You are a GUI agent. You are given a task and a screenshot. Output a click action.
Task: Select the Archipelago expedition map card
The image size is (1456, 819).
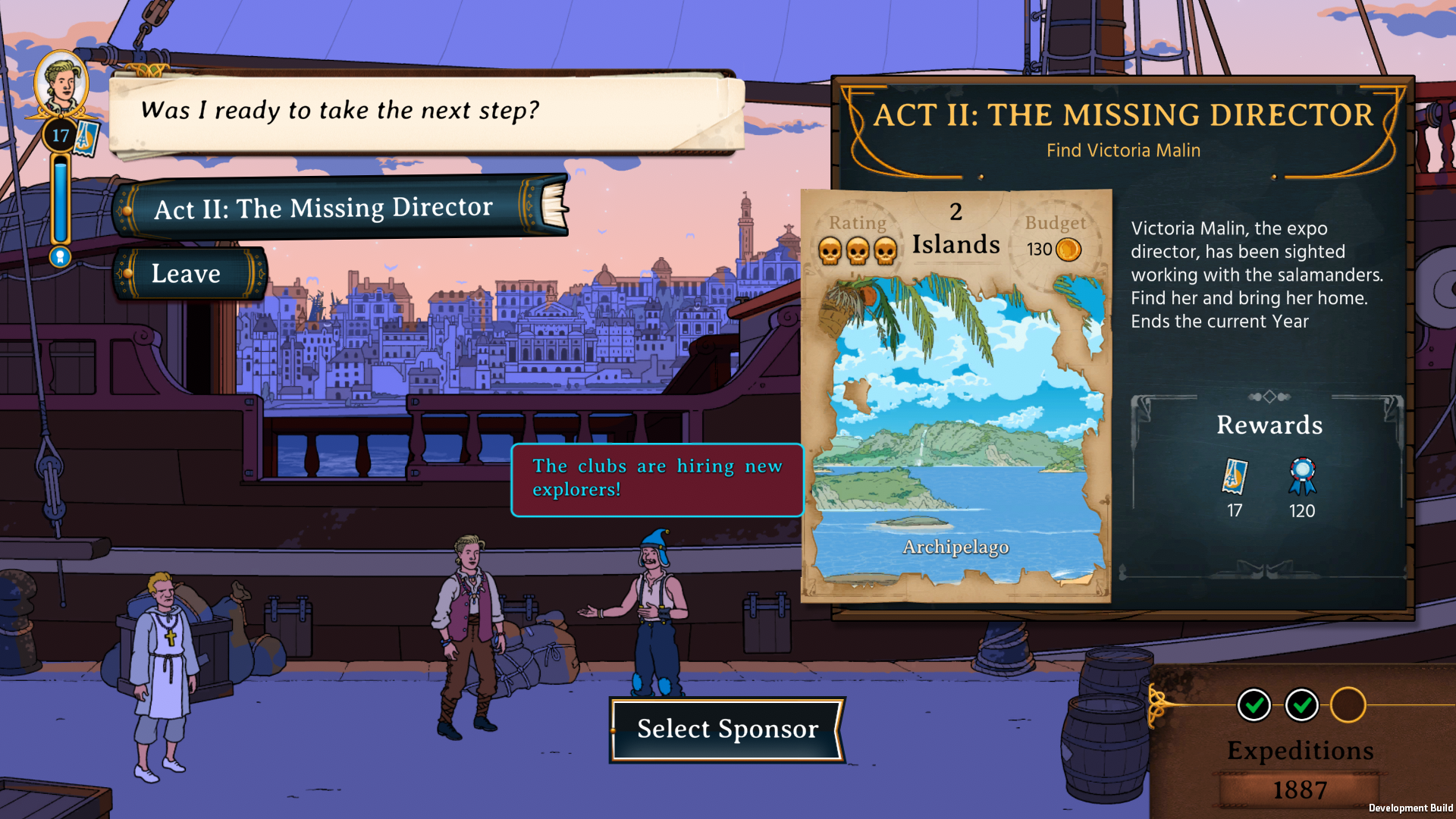(x=956, y=425)
